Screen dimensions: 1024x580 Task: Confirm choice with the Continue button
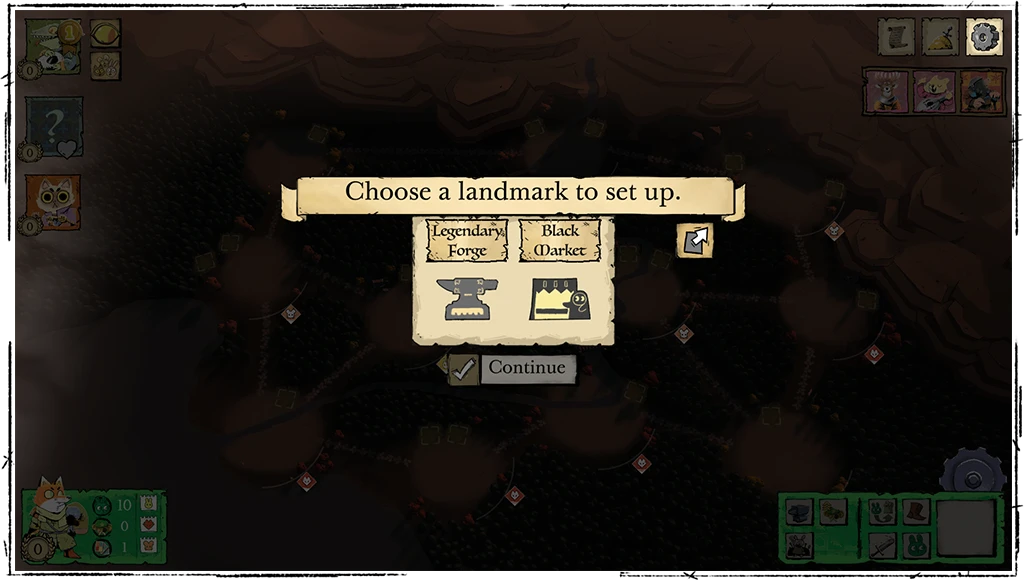[x=513, y=368]
